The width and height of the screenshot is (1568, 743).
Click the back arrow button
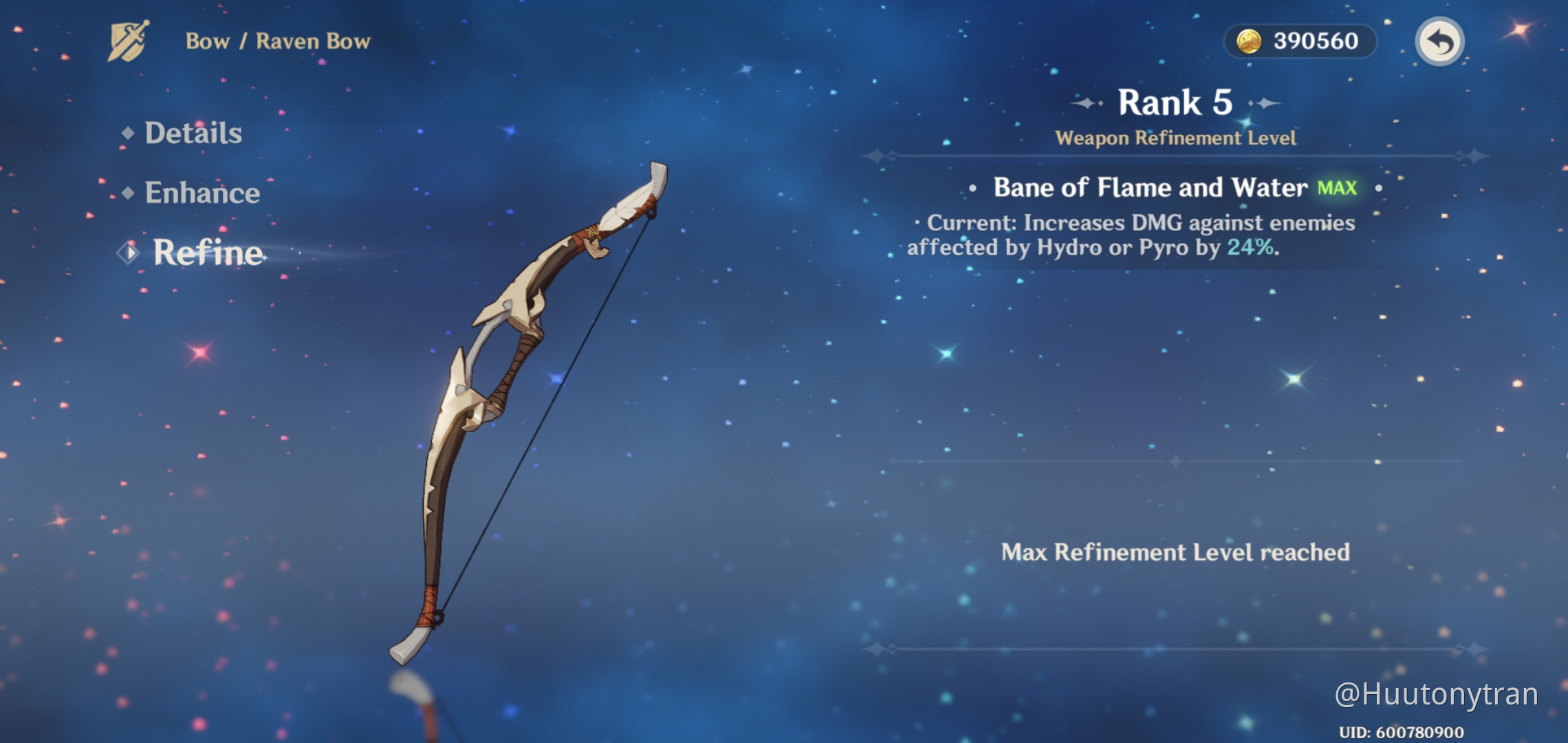tap(1439, 42)
